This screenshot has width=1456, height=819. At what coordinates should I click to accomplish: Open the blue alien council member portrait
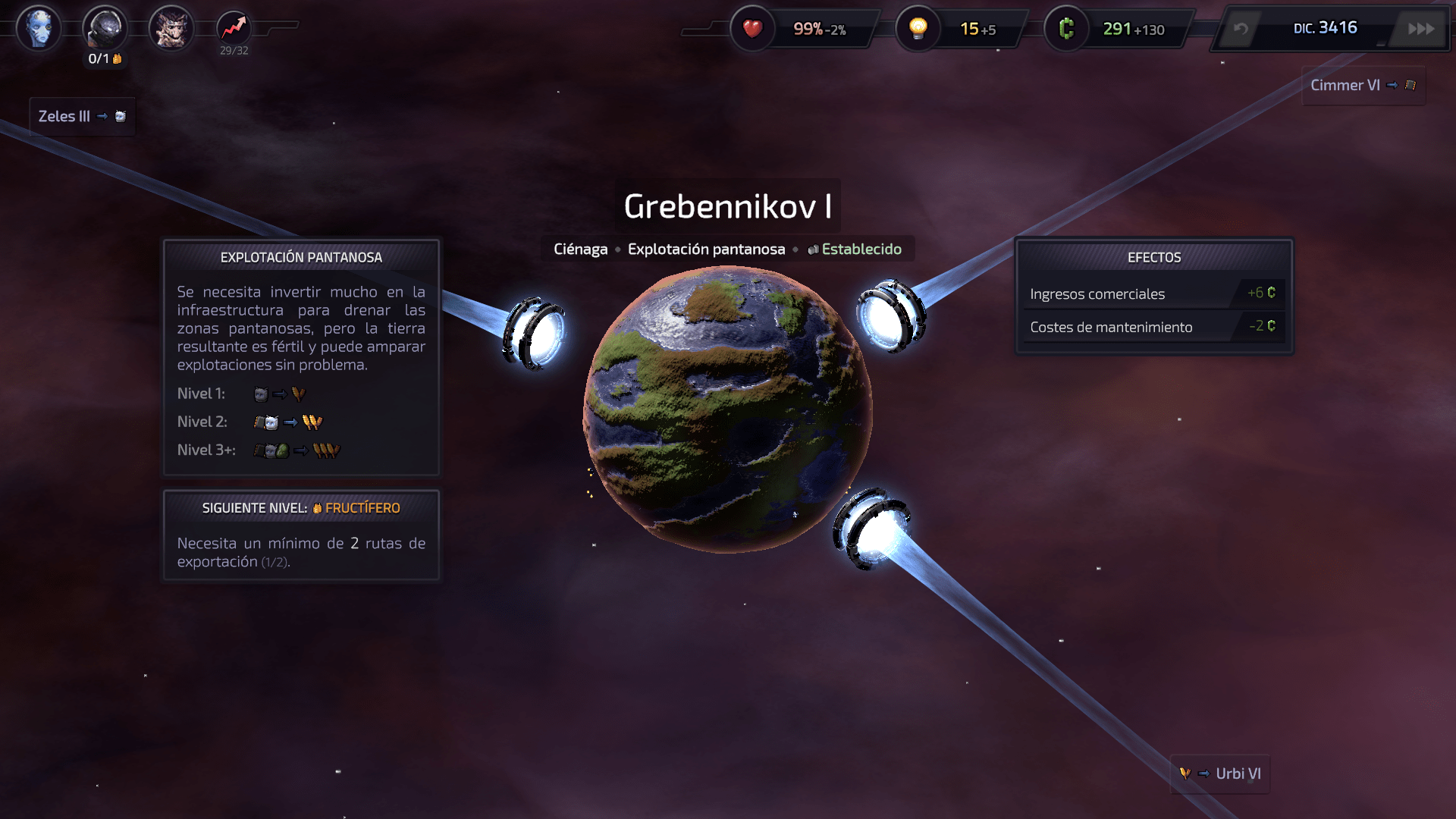[39, 29]
